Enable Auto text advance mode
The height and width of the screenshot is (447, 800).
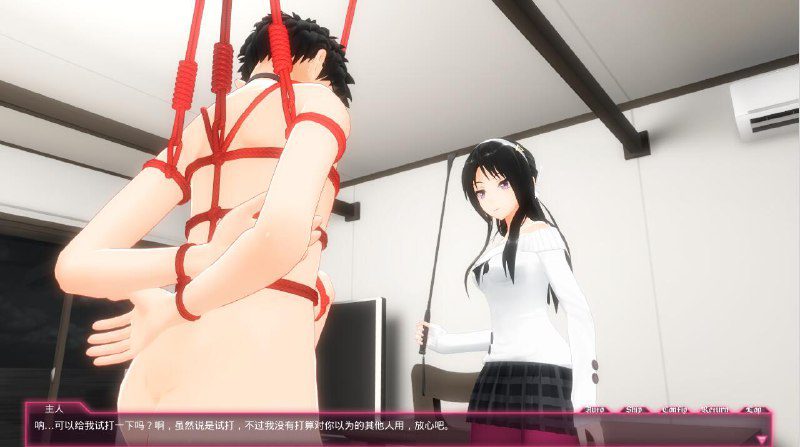pyautogui.click(x=595, y=410)
